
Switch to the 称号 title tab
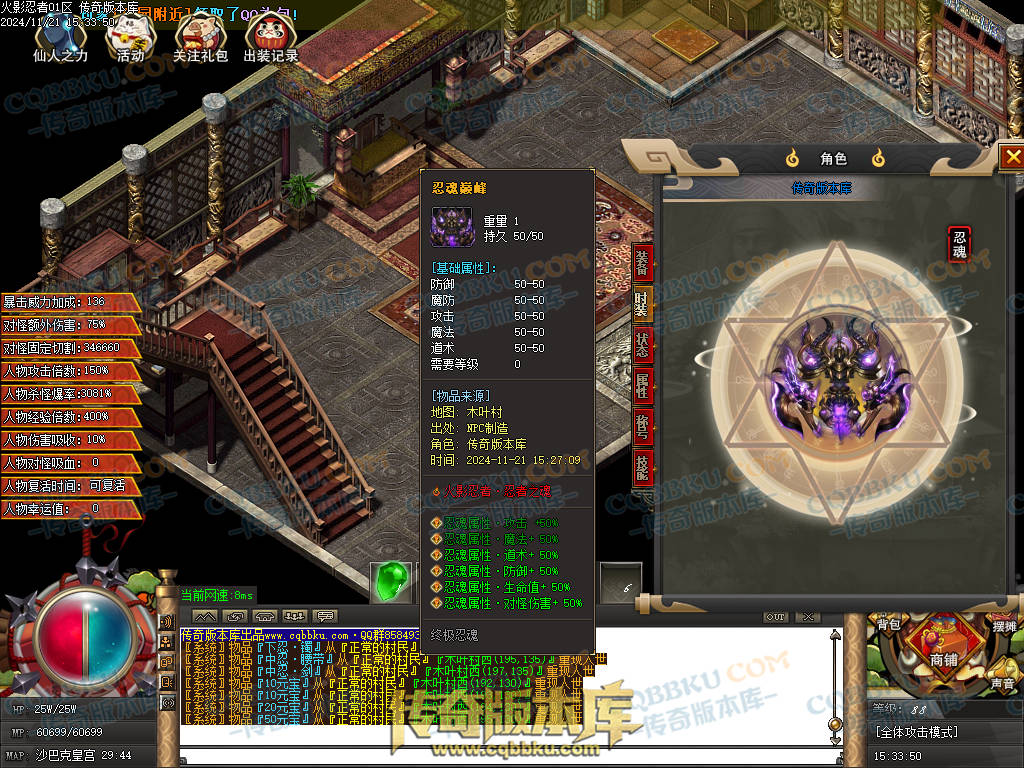642,424
